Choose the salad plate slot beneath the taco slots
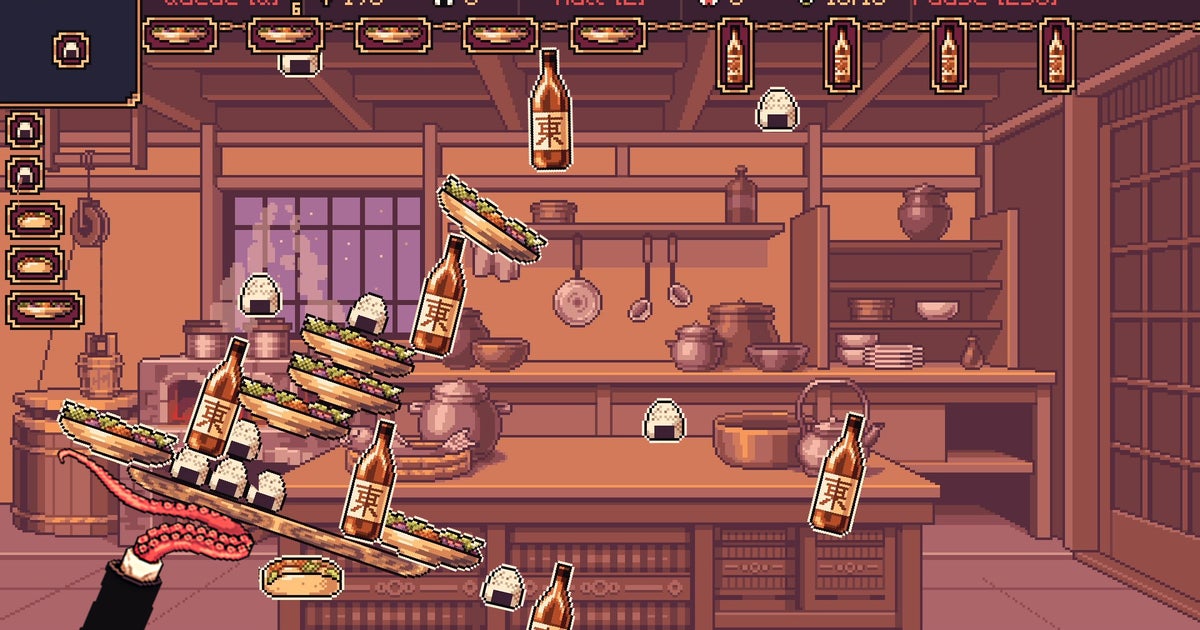The width and height of the screenshot is (1200, 630). pos(43,309)
